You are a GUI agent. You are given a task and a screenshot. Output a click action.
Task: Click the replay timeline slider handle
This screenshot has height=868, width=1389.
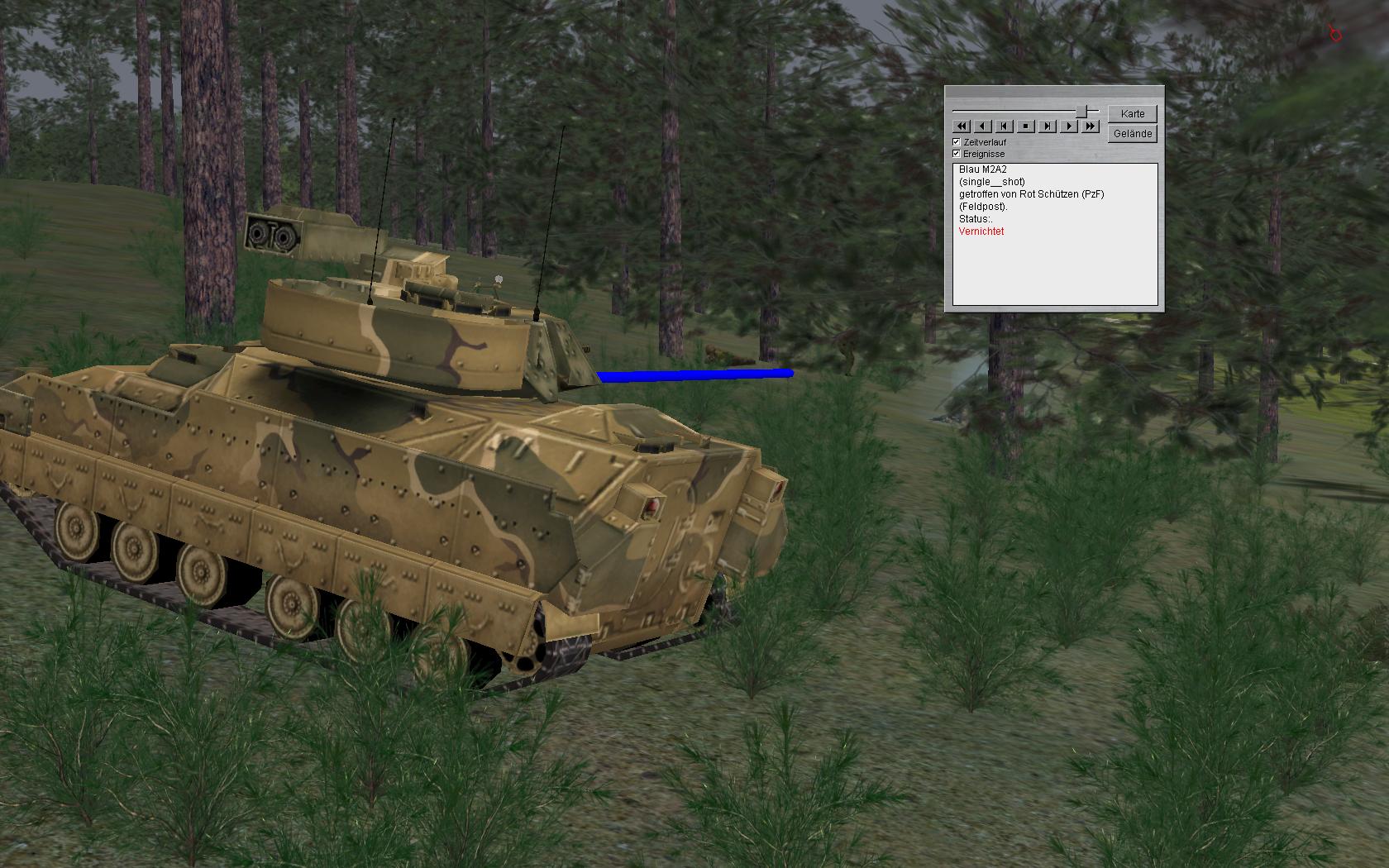[1081, 111]
